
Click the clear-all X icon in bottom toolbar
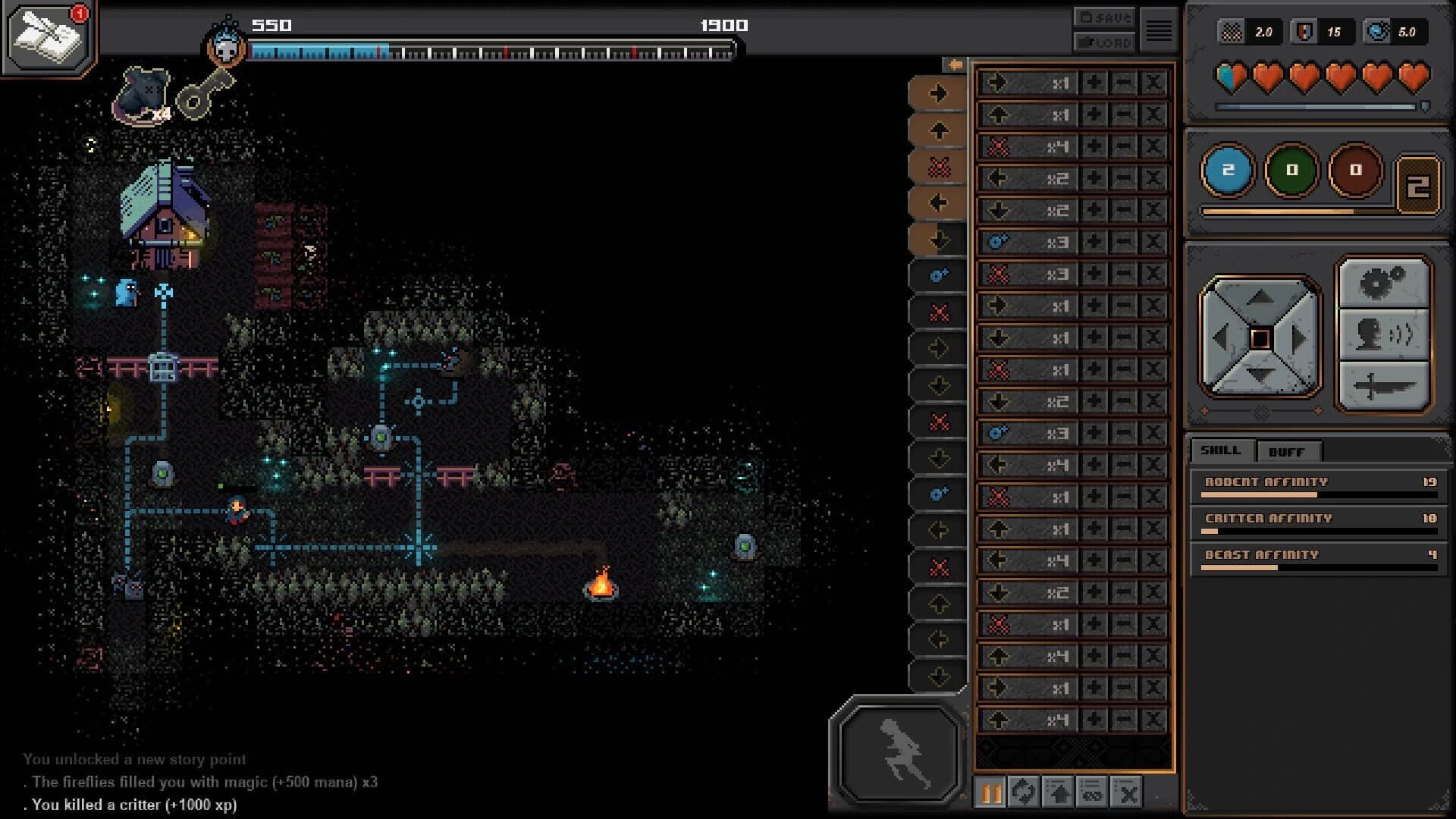[1127, 793]
